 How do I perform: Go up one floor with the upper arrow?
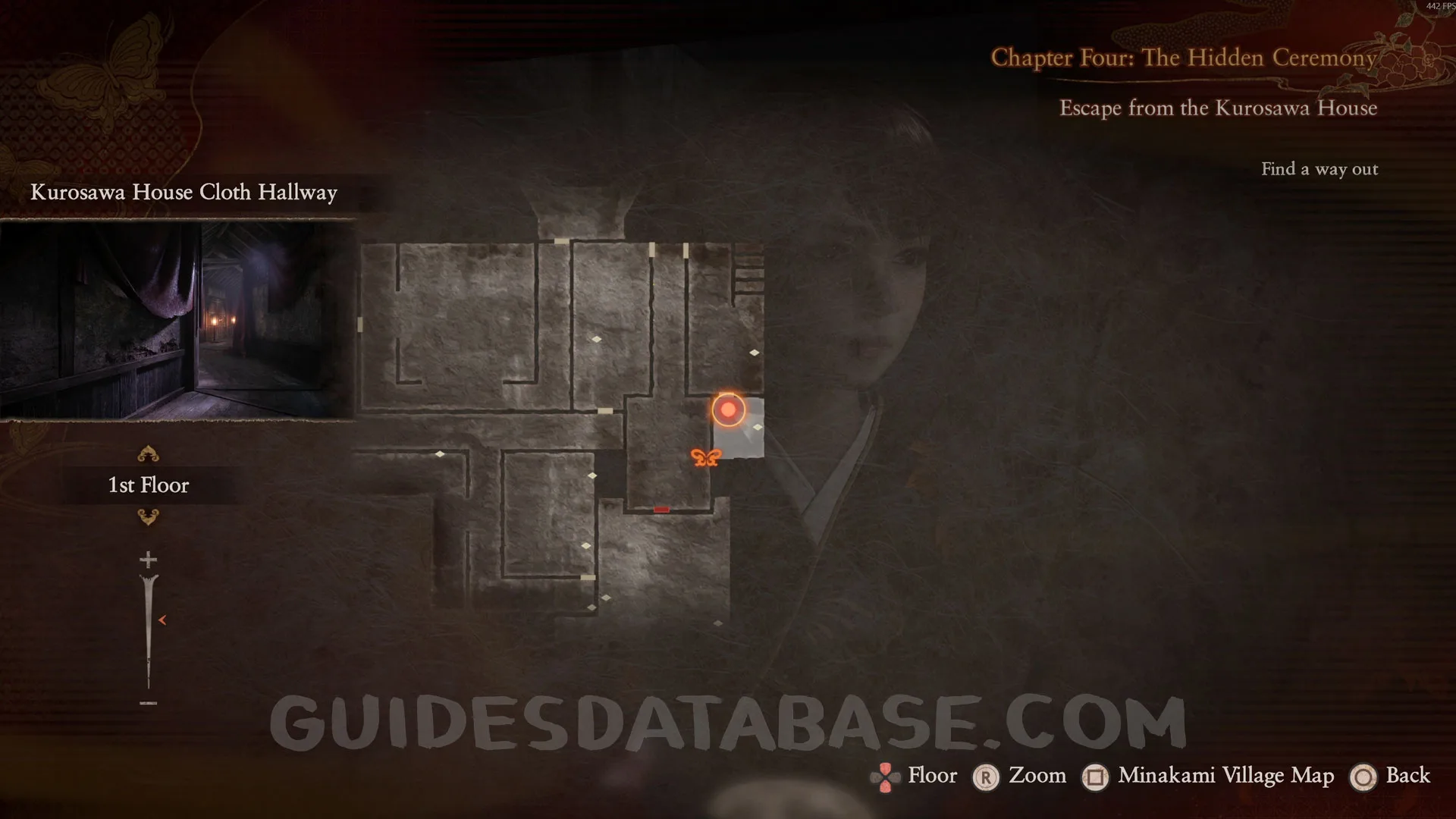(148, 454)
